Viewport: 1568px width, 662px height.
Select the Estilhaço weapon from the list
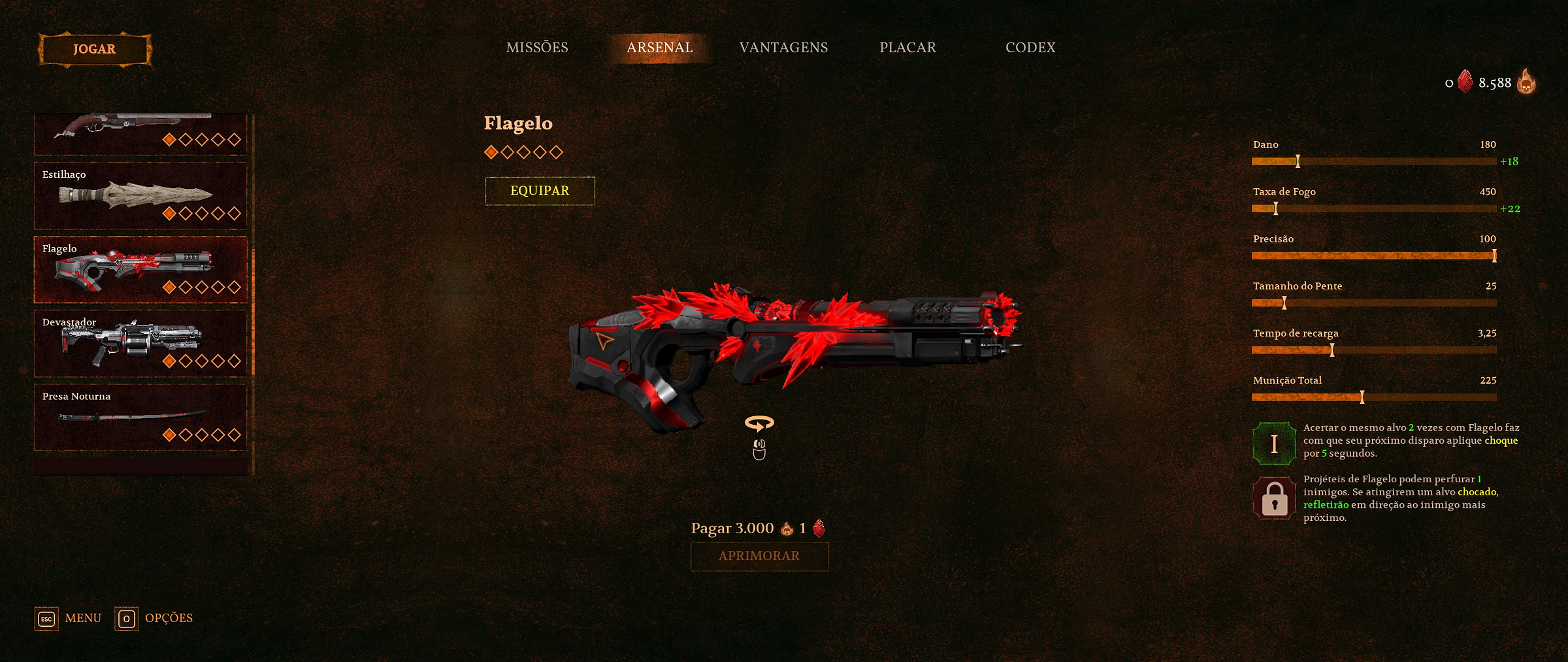point(140,195)
